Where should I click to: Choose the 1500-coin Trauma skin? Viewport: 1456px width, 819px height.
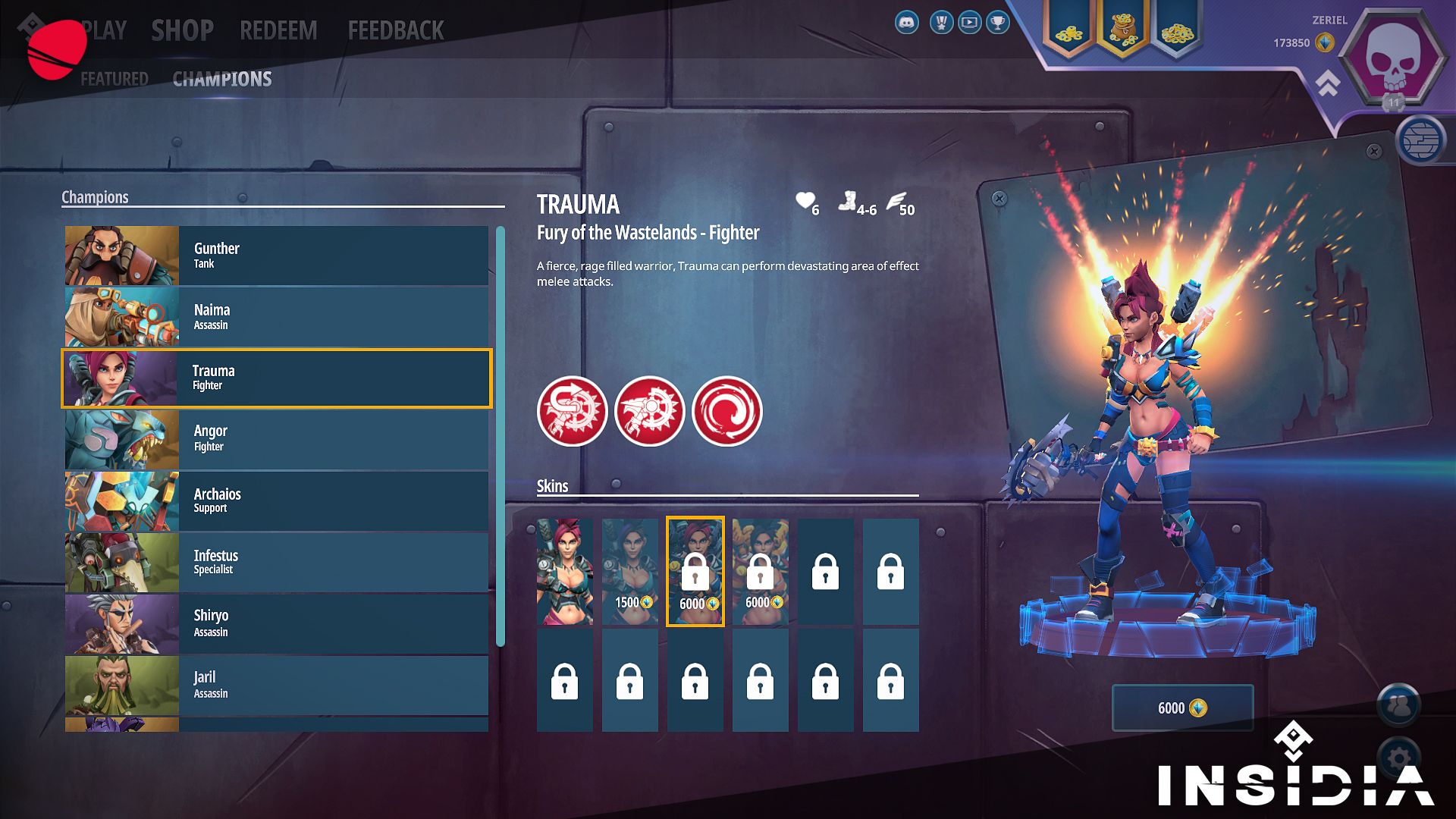pos(630,572)
